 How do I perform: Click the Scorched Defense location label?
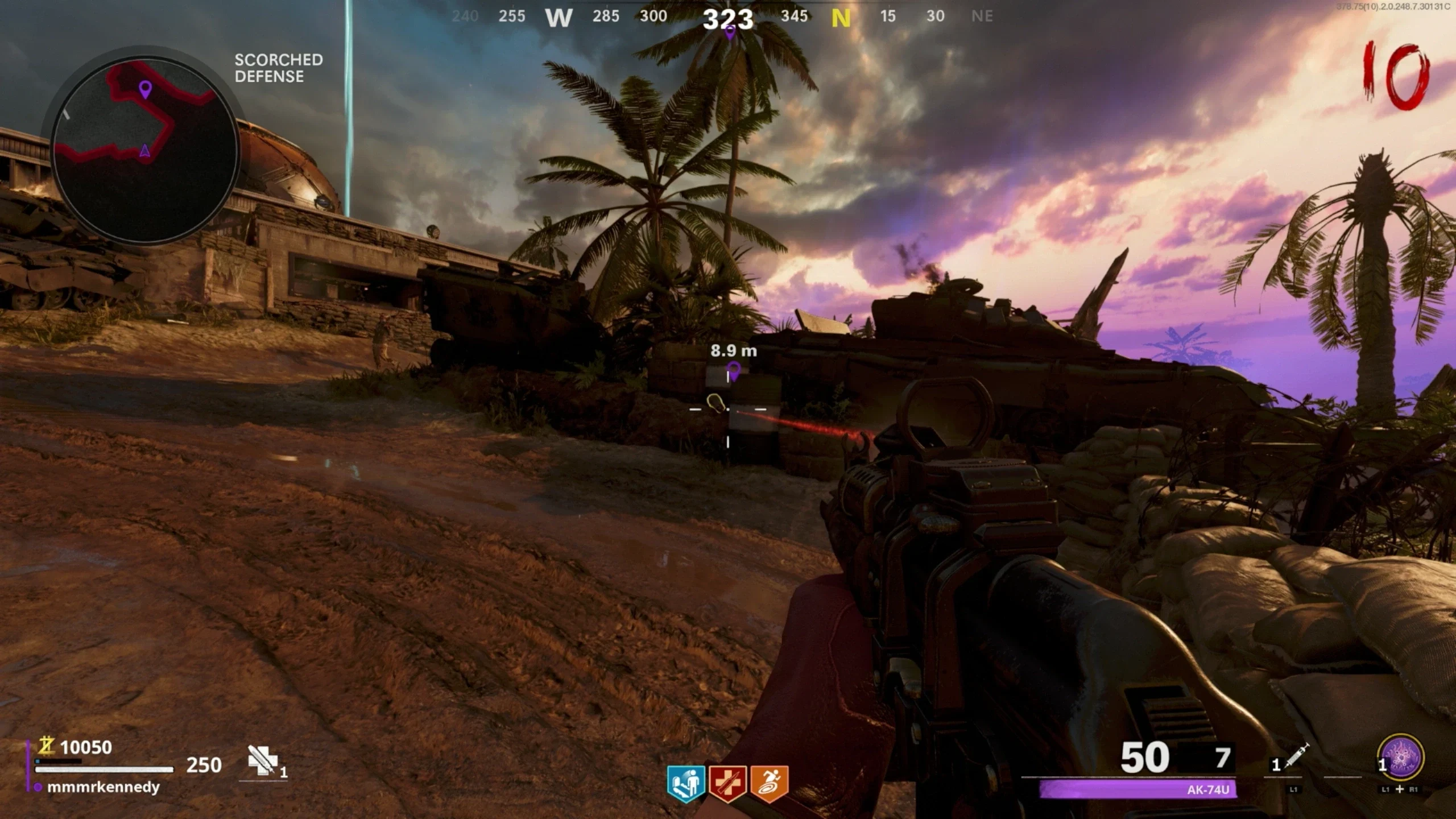[x=279, y=68]
